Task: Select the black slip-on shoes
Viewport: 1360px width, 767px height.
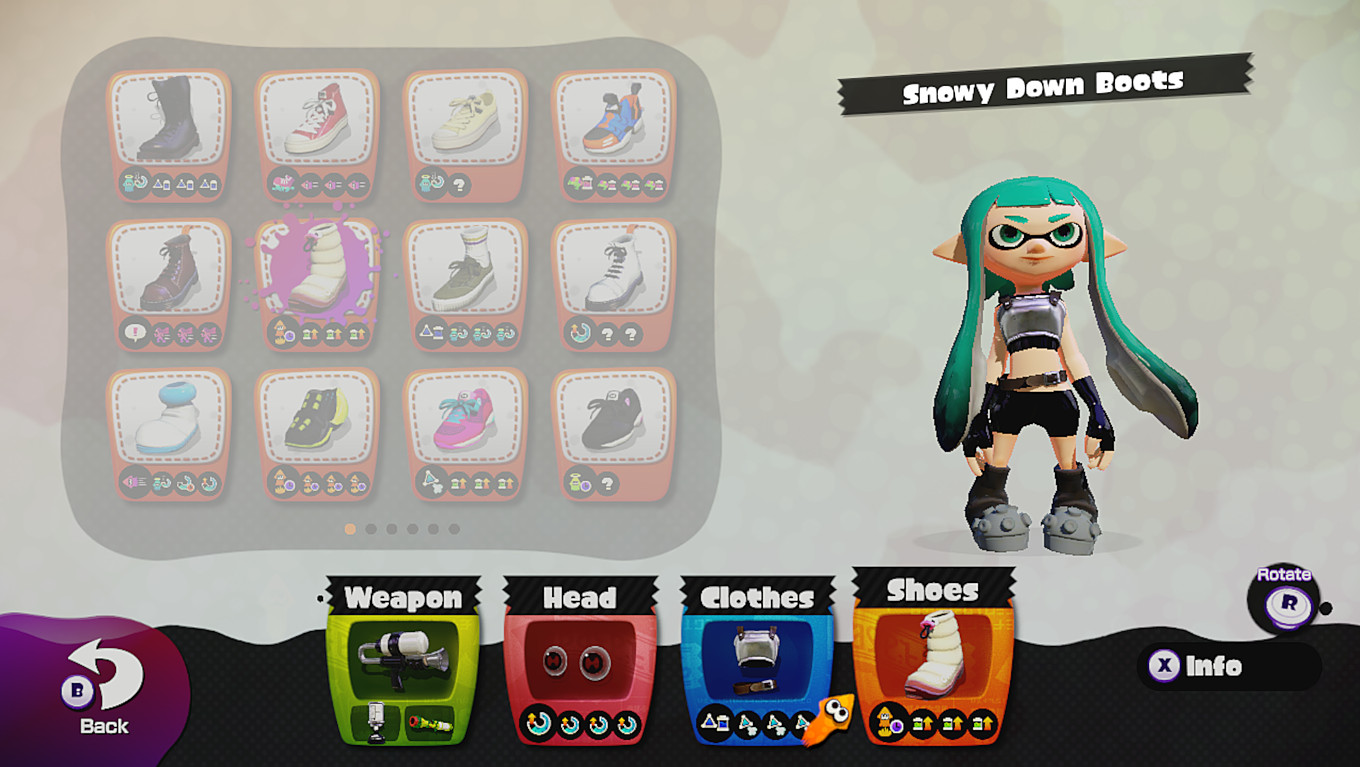Action: [614, 420]
